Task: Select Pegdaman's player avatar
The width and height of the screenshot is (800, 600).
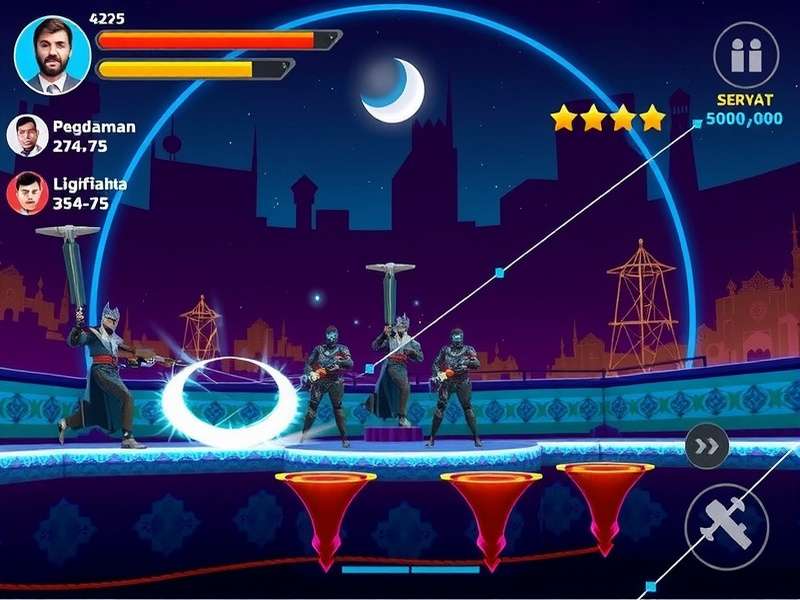Action: [27, 136]
